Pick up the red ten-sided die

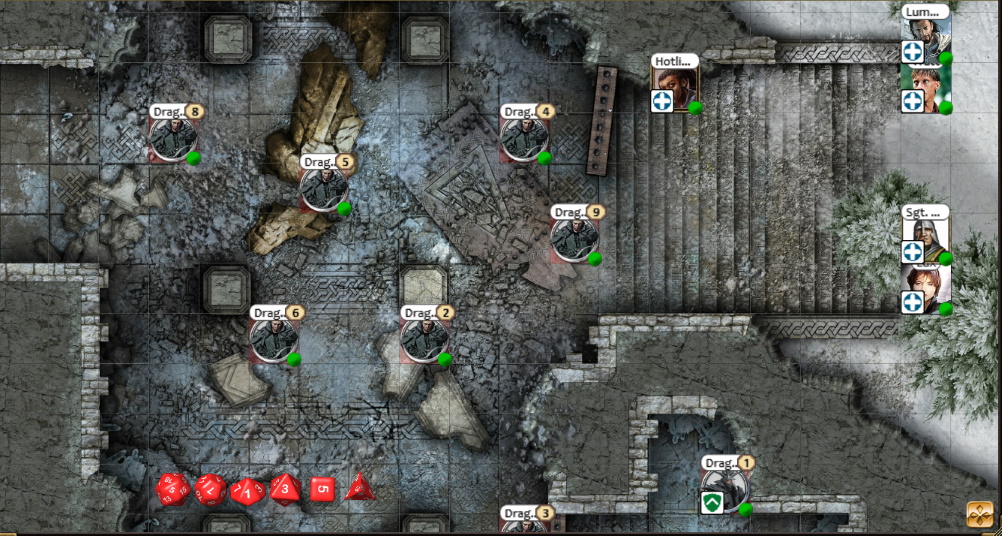pos(247,490)
